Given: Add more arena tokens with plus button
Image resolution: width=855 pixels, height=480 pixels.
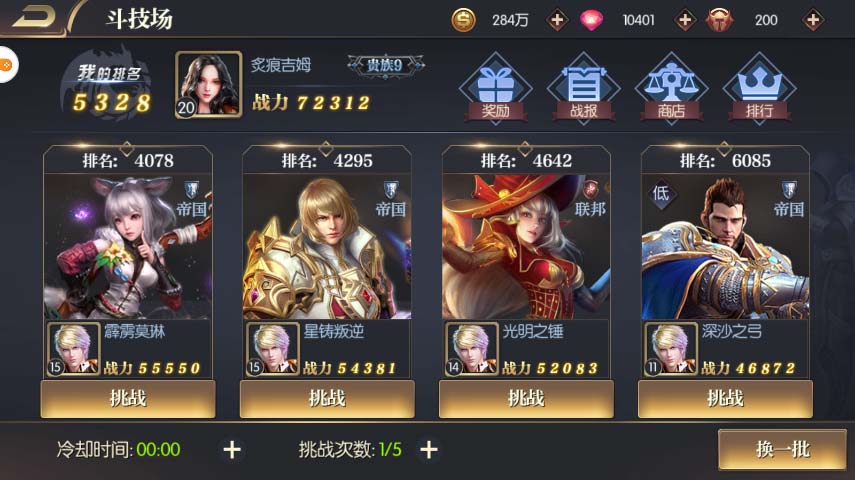Looking at the screenshot, I should coord(813,20).
